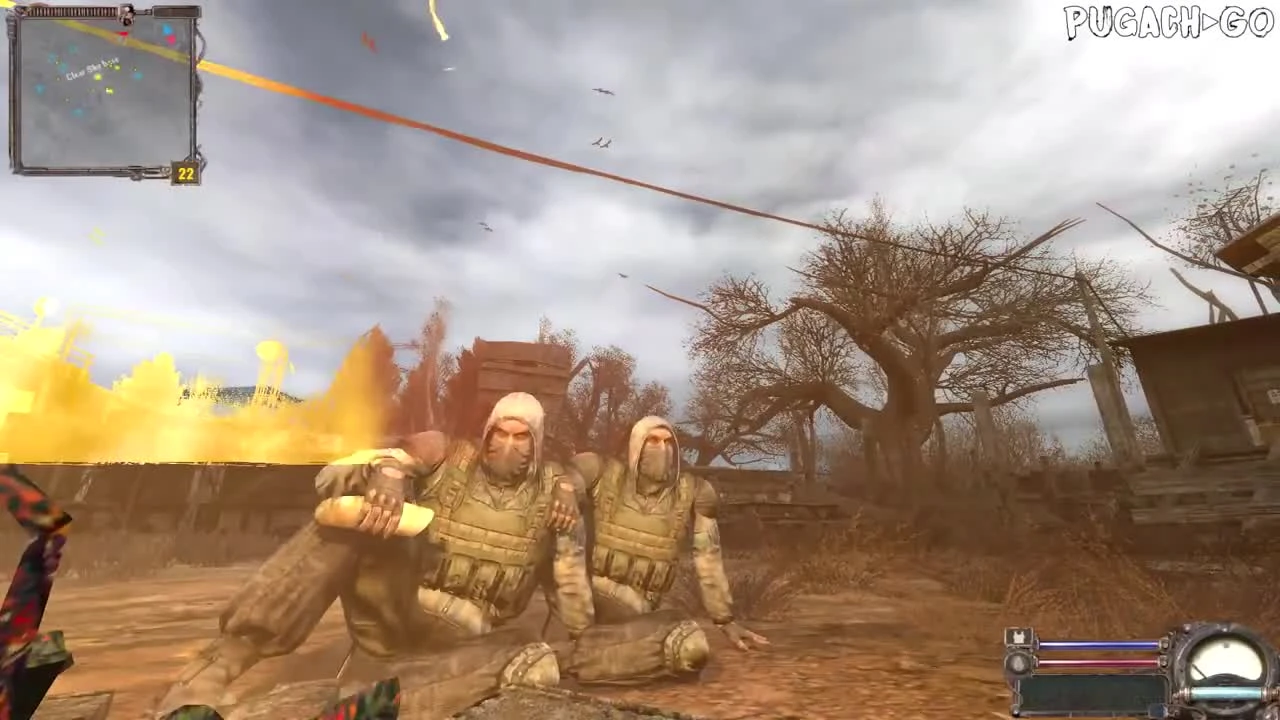Click the armor silhouette icon on the HUD

coord(1018,637)
